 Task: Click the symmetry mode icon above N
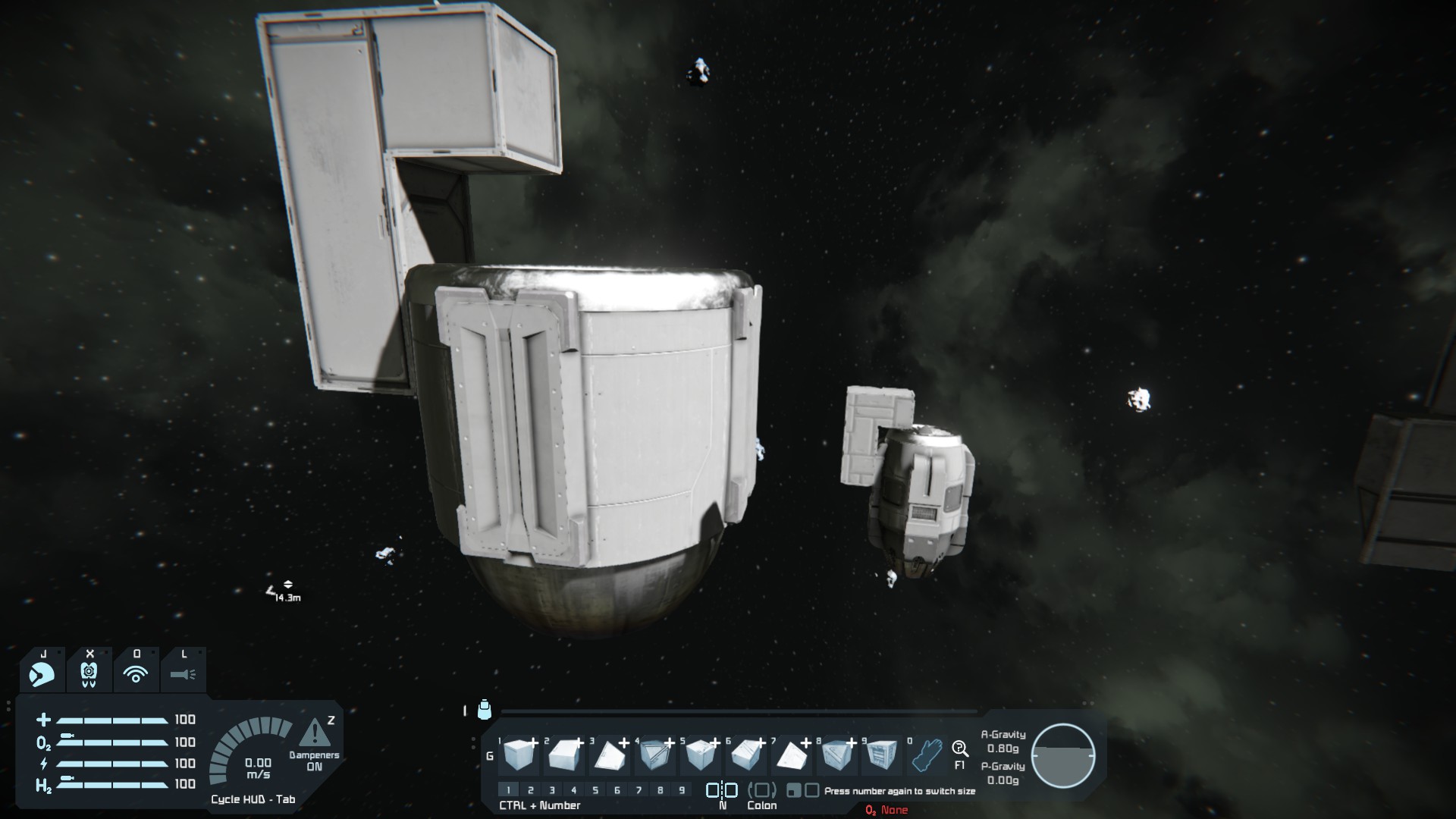pyautogui.click(x=721, y=790)
